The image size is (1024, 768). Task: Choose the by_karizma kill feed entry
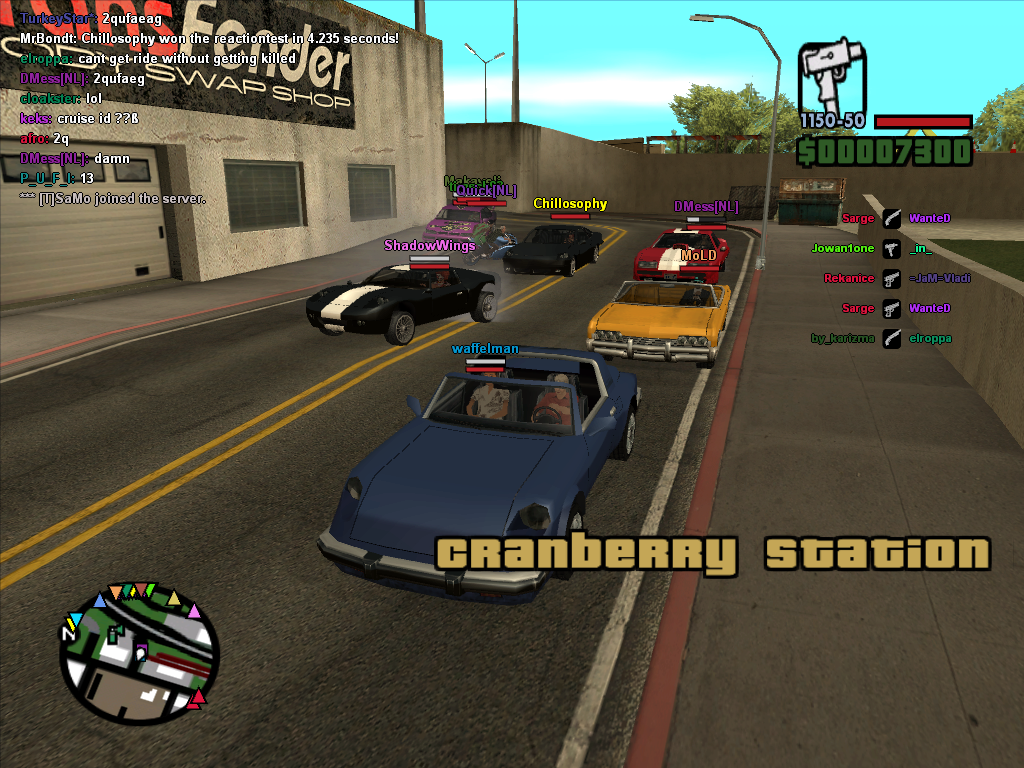pyautogui.click(x=890, y=338)
